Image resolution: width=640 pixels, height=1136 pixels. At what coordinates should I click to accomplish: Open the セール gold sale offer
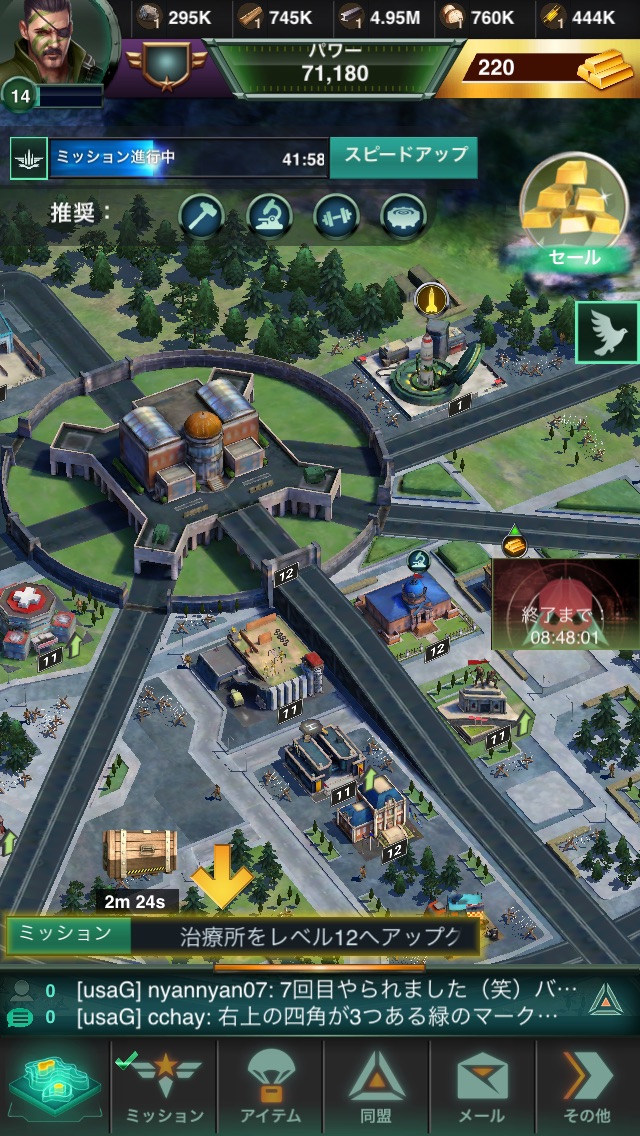coord(573,213)
